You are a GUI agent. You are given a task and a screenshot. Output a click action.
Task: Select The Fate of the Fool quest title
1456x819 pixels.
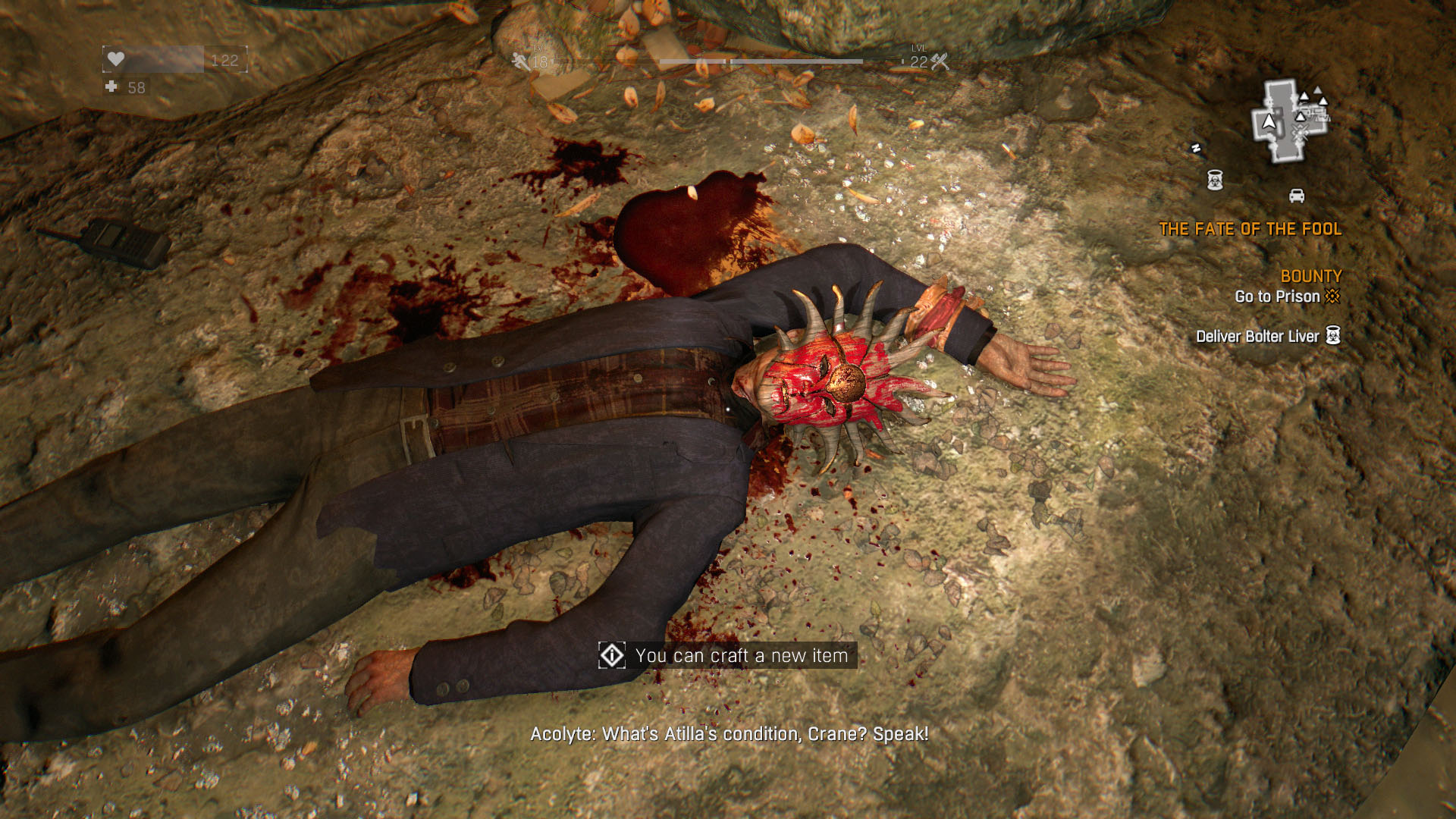pyautogui.click(x=1250, y=229)
